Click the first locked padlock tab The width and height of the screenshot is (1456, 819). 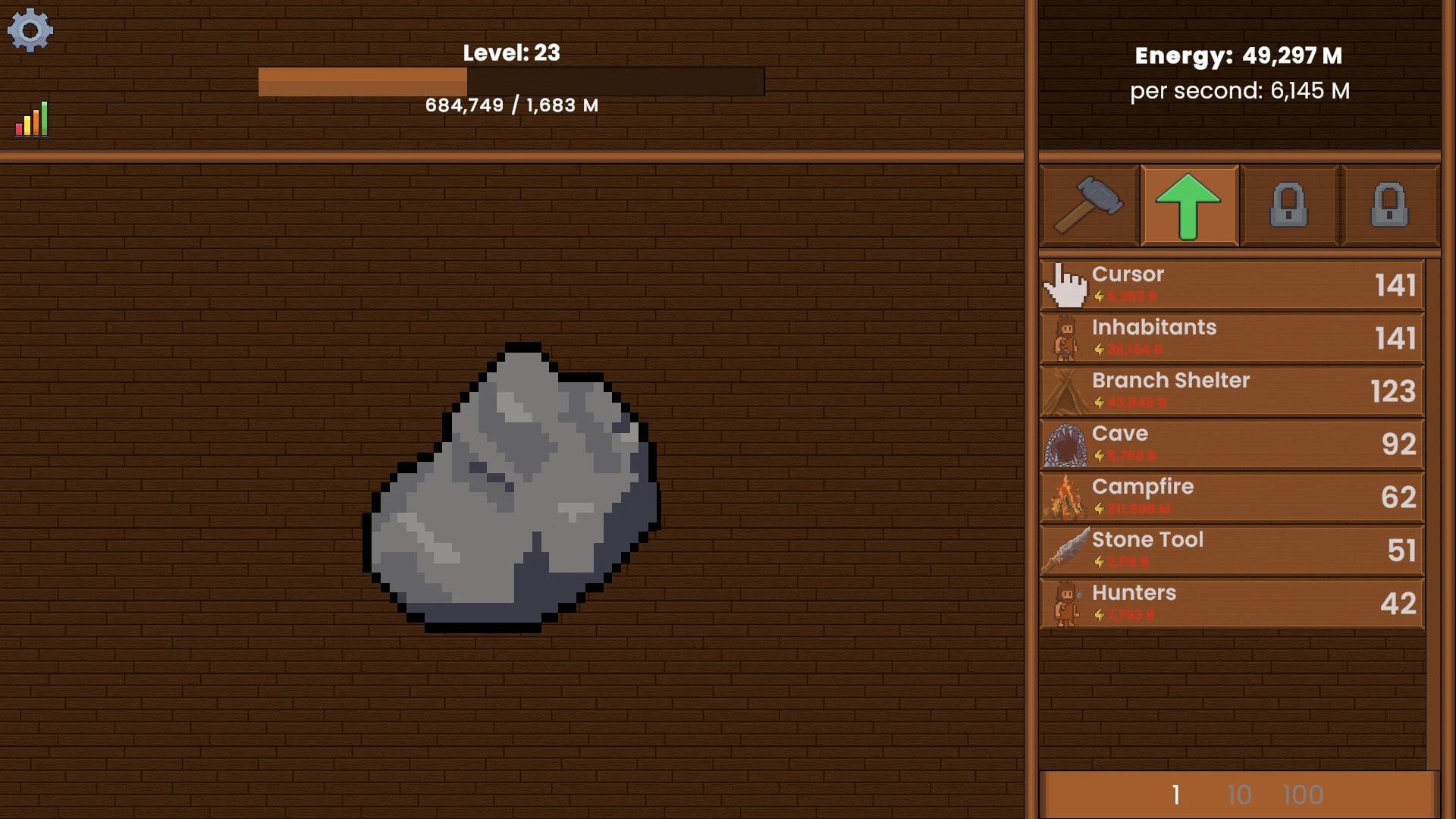pyautogui.click(x=1290, y=205)
